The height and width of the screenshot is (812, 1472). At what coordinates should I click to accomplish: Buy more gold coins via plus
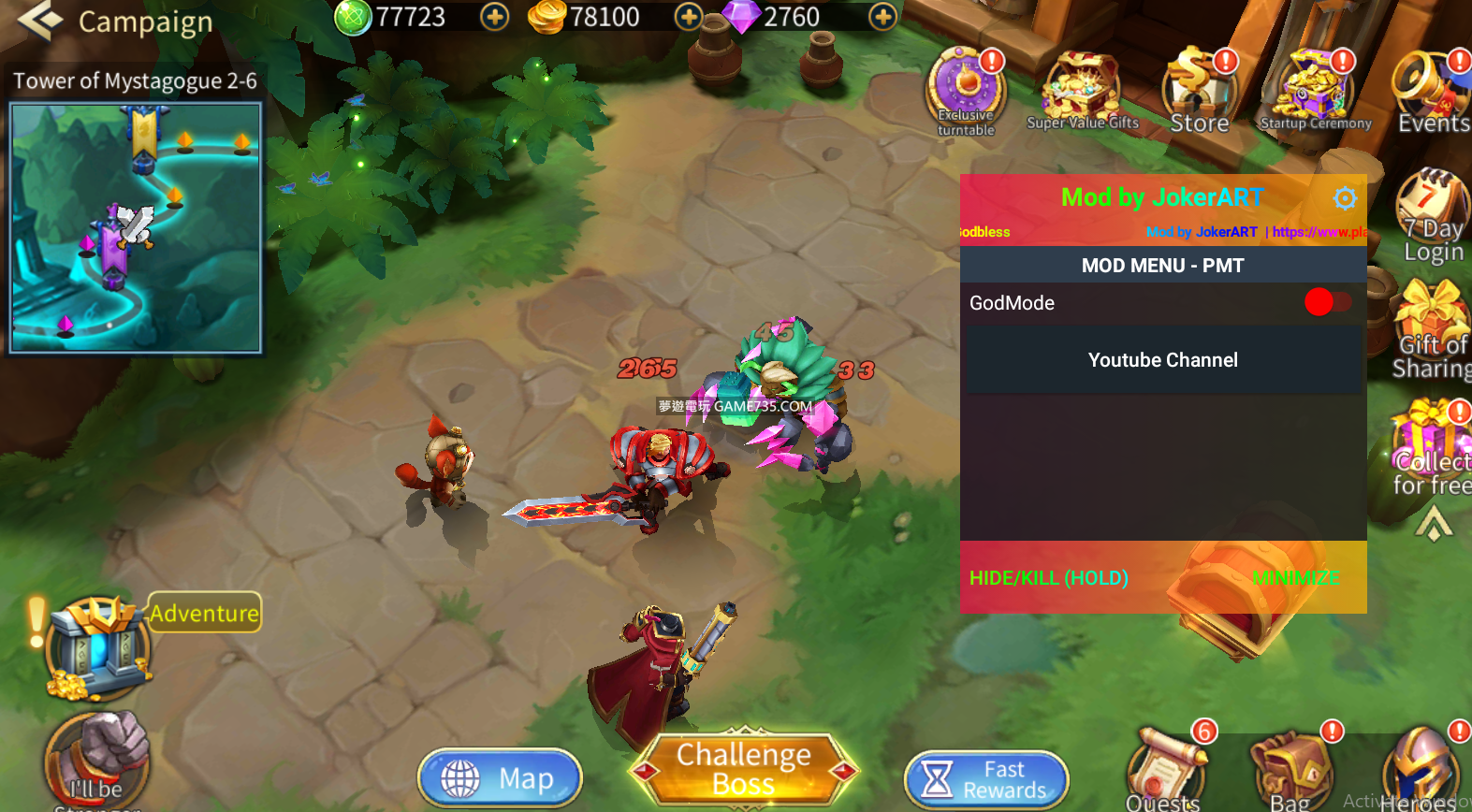[689, 17]
